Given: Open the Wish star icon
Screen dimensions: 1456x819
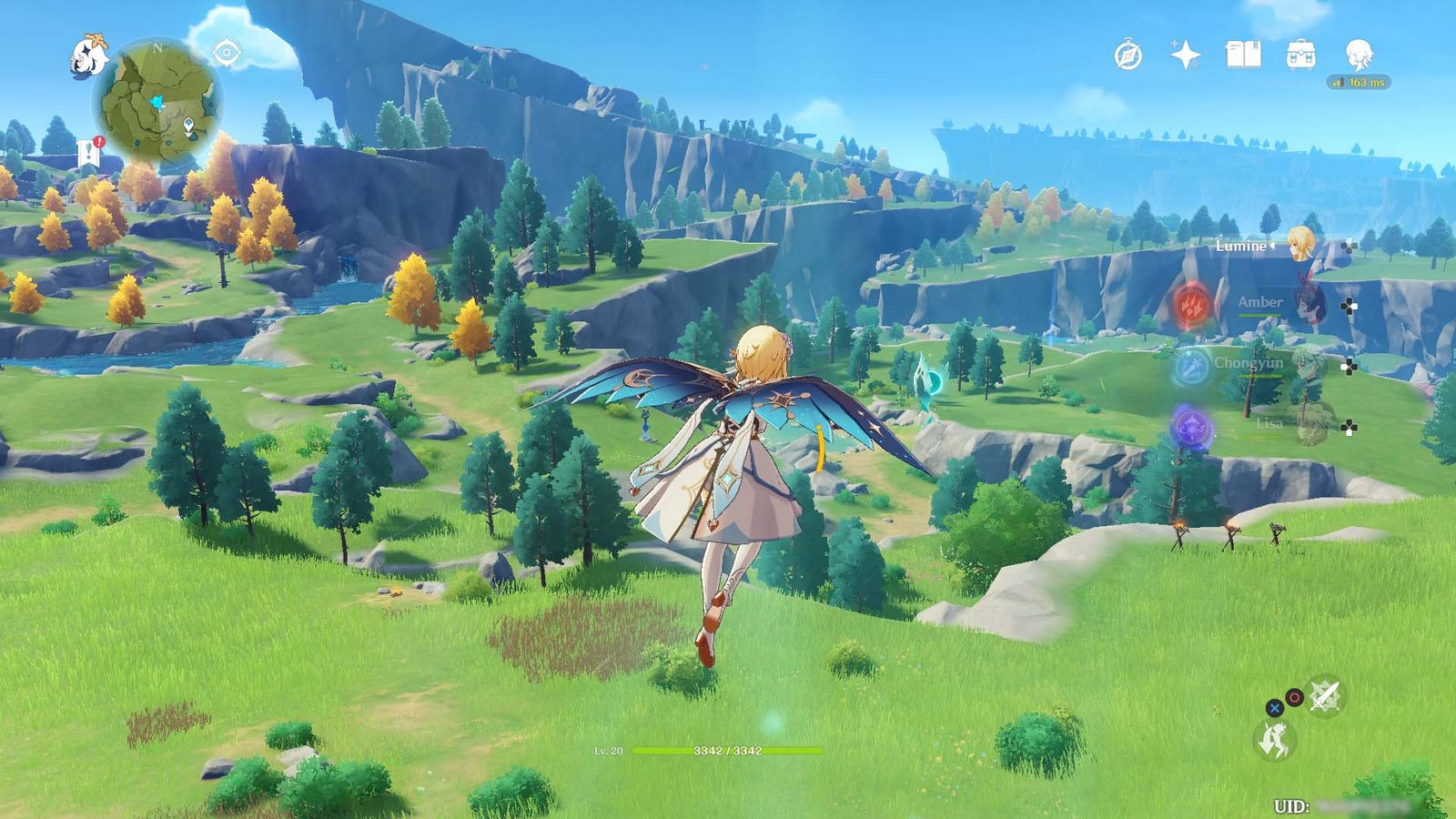Looking at the screenshot, I should pyautogui.click(x=1185, y=56).
